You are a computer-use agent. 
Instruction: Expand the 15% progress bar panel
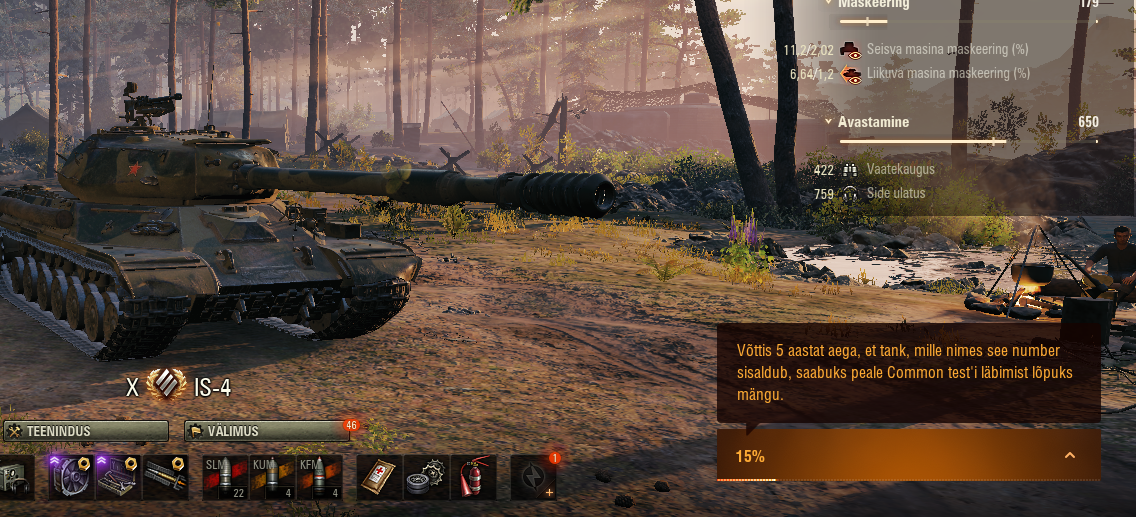(1070, 456)
